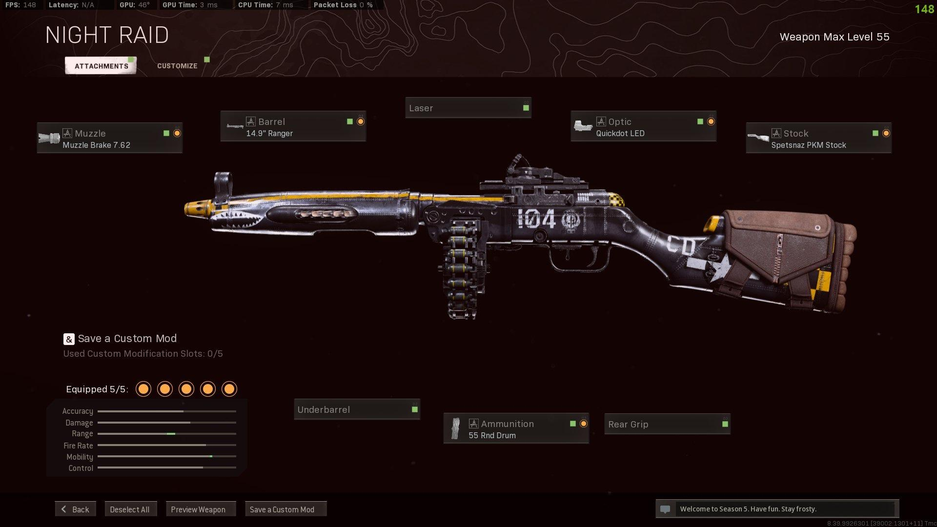This screenshot has height=527, width=937.
Task: Preview the weapon
Action: tap(198, 509)
